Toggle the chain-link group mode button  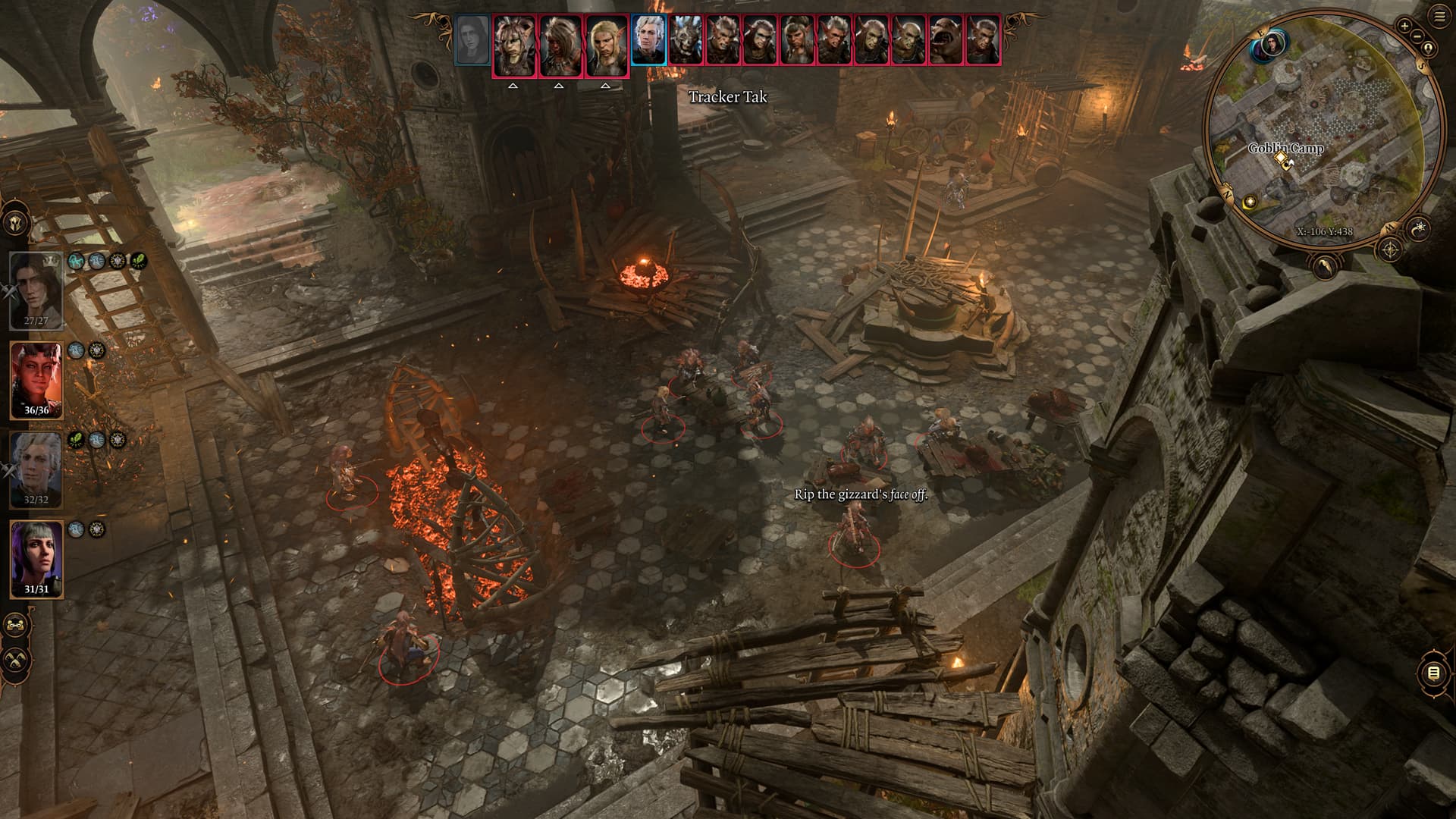click(15, 626)
